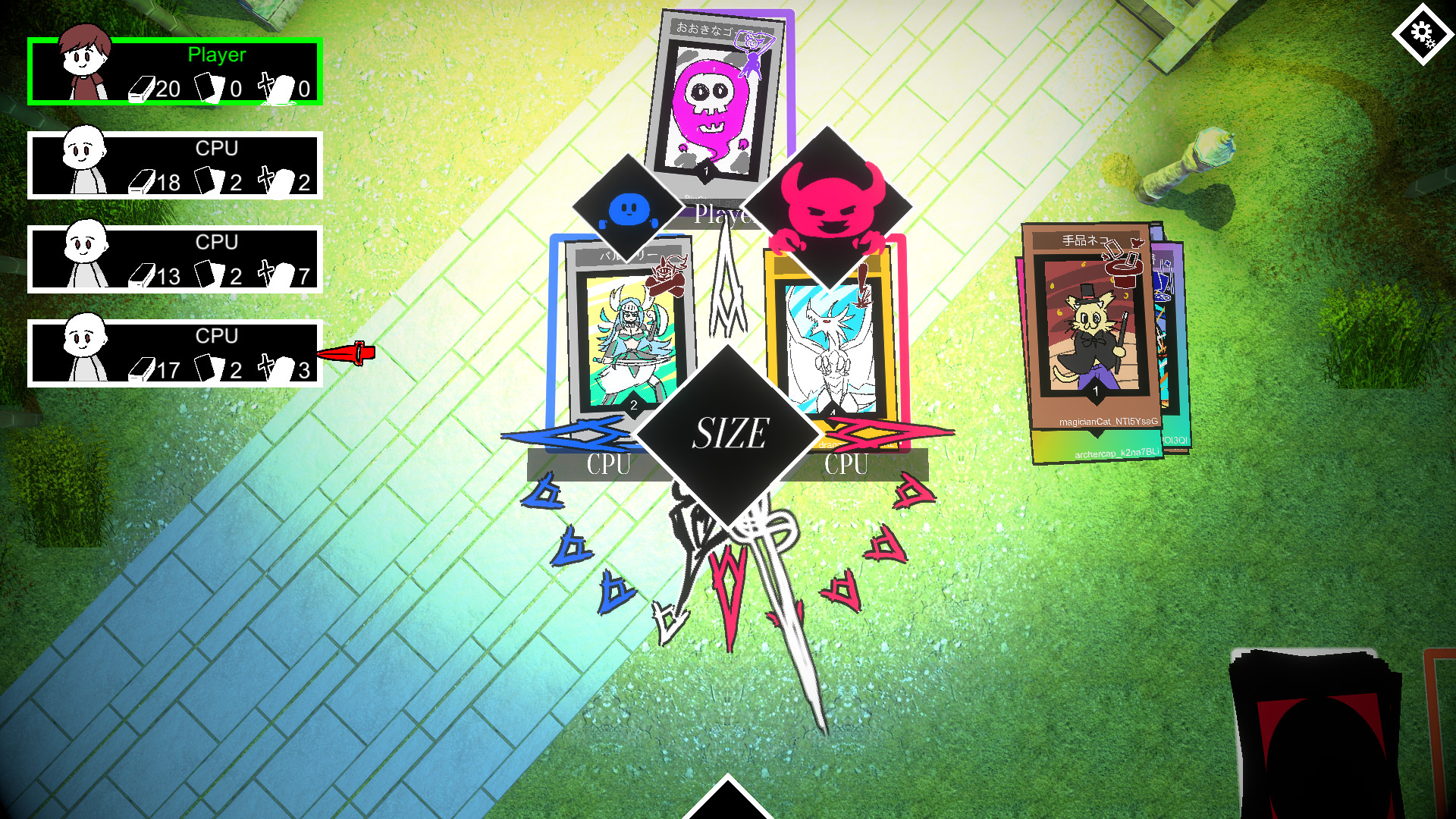Select the CPU panel showing 13 life
Screen dimensions: 1456x819
pos(176,258)
